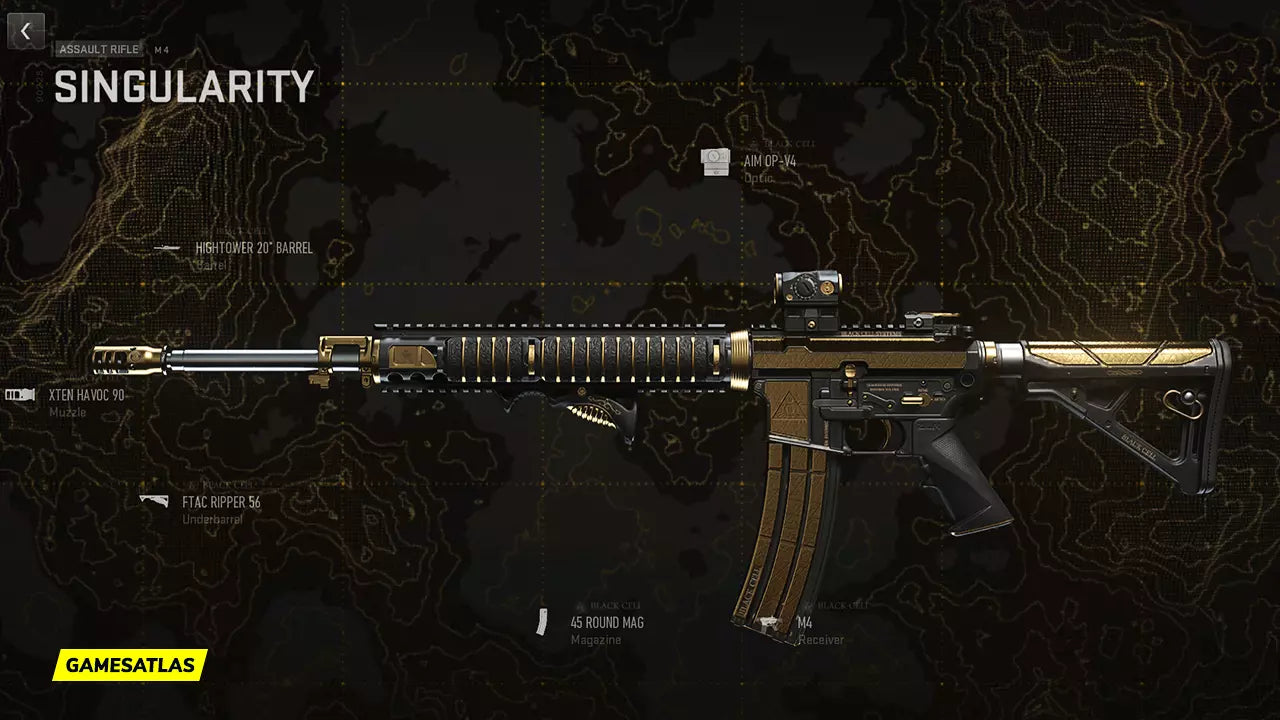Open the M4 receiver slot
The image size is (1280, 720).
804,623
